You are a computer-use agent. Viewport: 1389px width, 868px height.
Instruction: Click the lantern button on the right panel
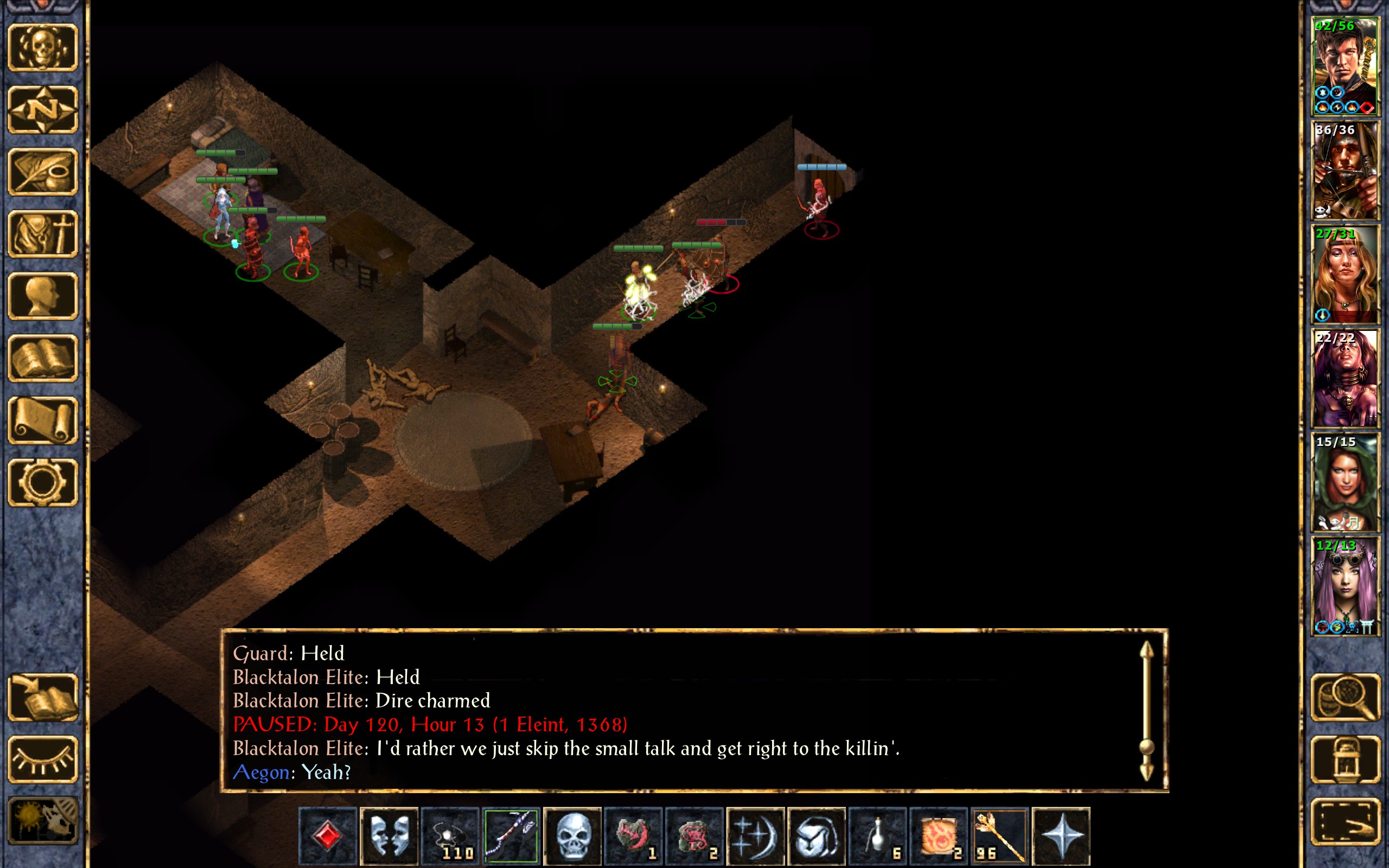tap(1345, 759)
